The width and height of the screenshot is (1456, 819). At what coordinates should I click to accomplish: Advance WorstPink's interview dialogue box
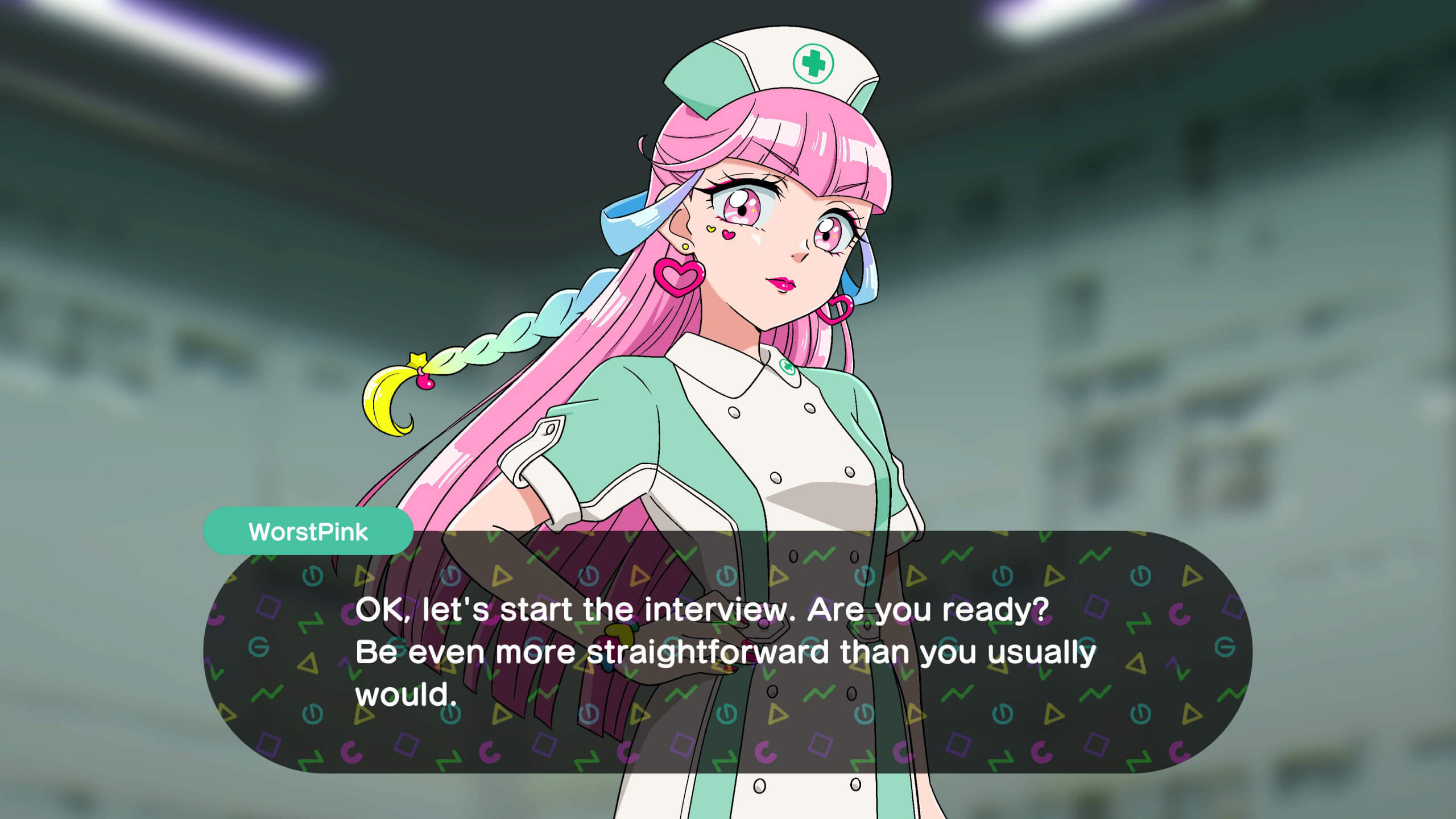click(727, 652)
